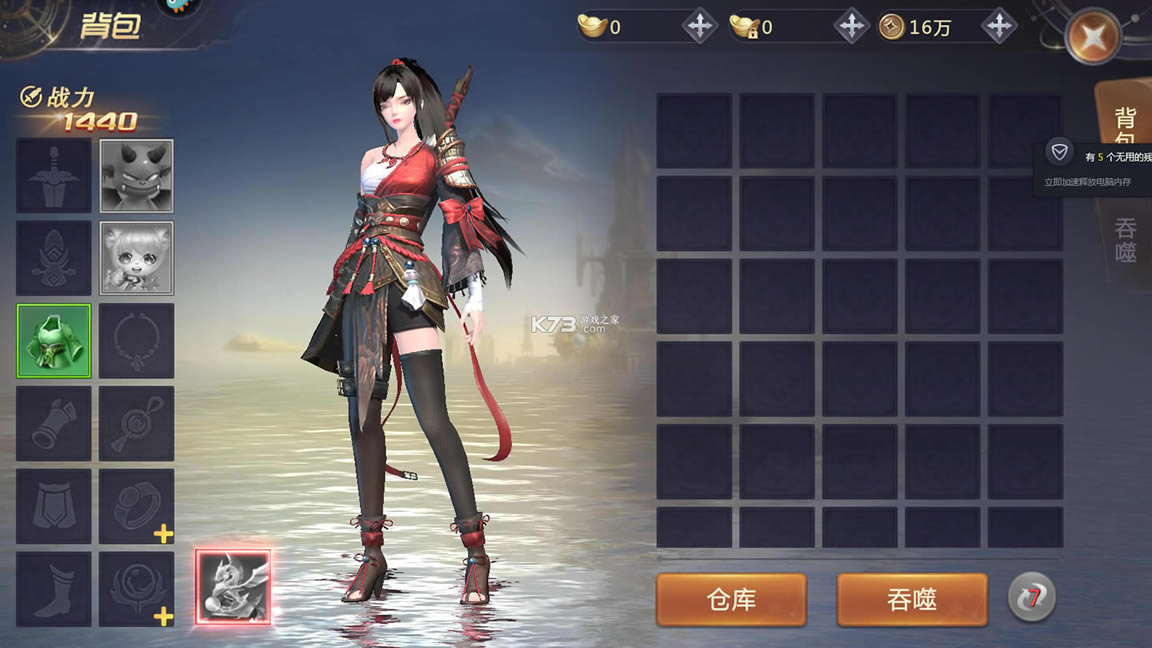Click the empty trousers equipment slot
Screen dimensions: 1152x648
54,506
